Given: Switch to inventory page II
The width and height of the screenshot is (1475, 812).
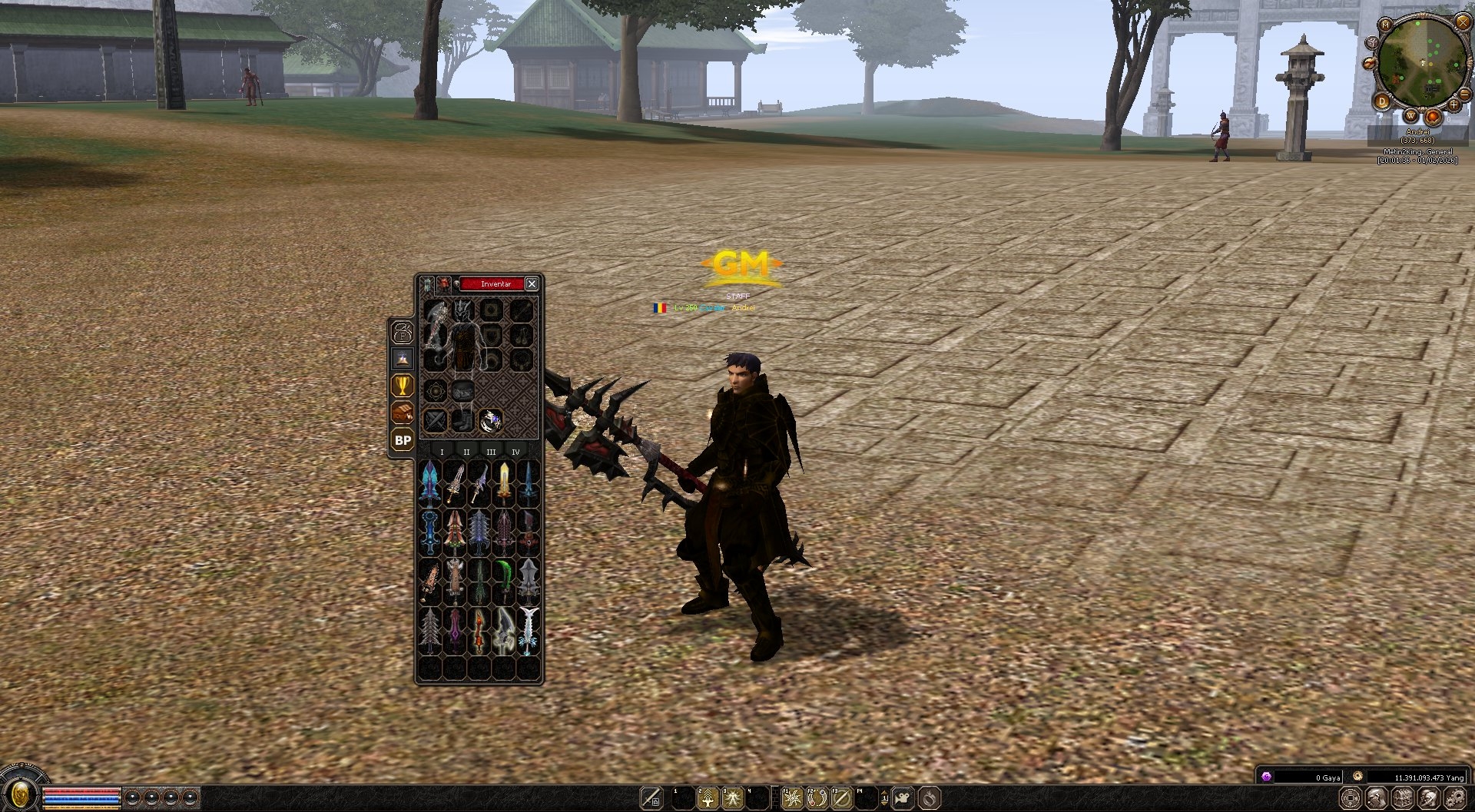Looking at the screenshot, I should tap(466, 452).
